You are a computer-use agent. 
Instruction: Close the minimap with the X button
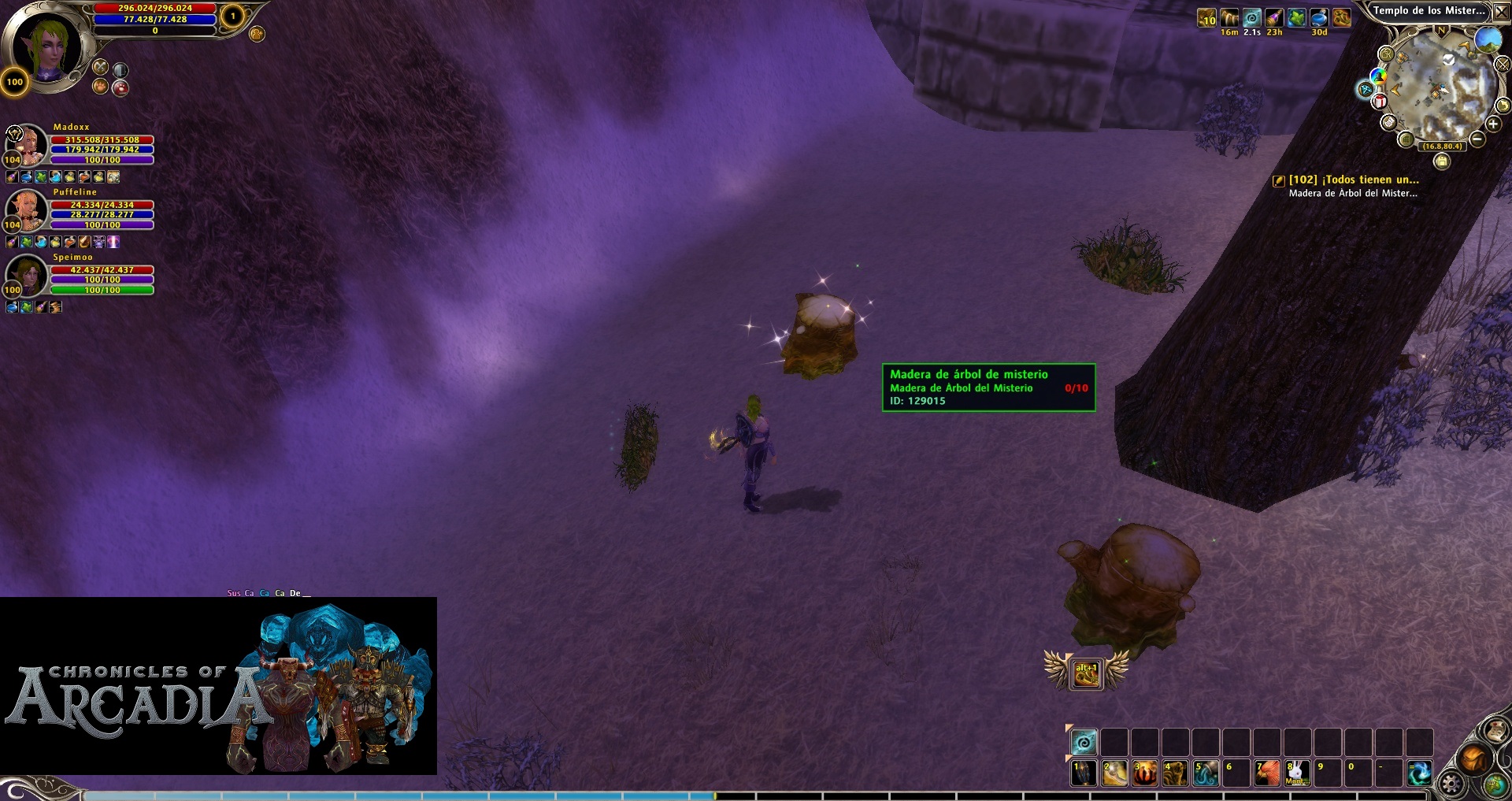click(x=1502, y=11)
